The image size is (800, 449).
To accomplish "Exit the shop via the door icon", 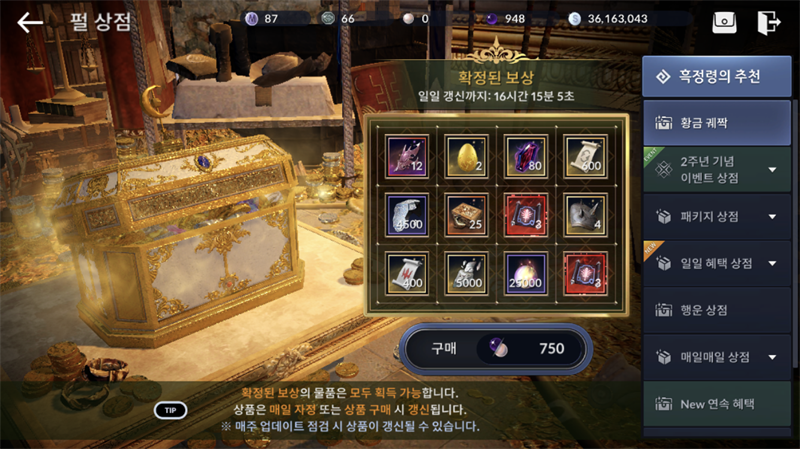I will 768,22.
